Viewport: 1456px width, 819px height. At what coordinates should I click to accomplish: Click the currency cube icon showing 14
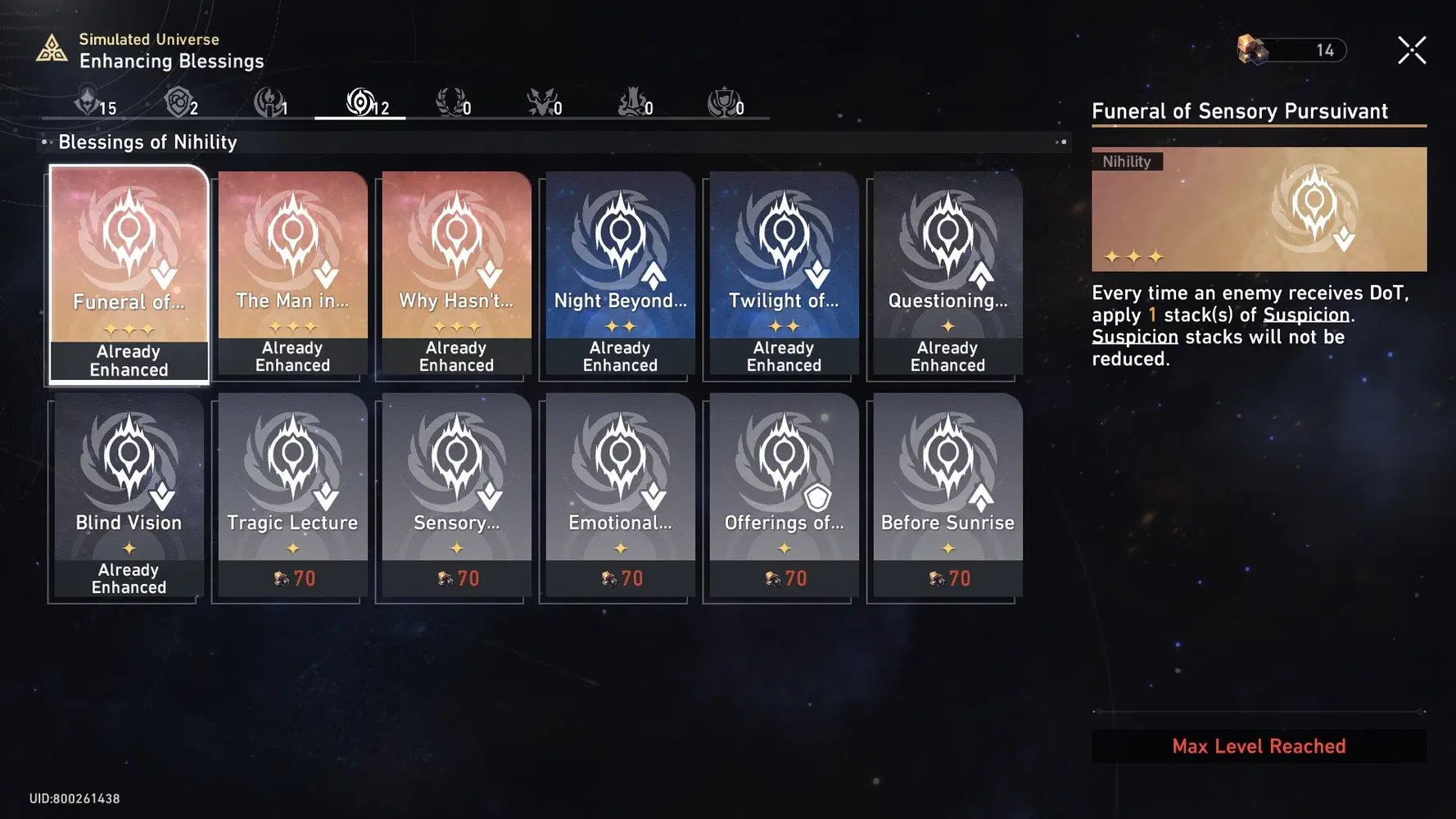point(1250,49)
